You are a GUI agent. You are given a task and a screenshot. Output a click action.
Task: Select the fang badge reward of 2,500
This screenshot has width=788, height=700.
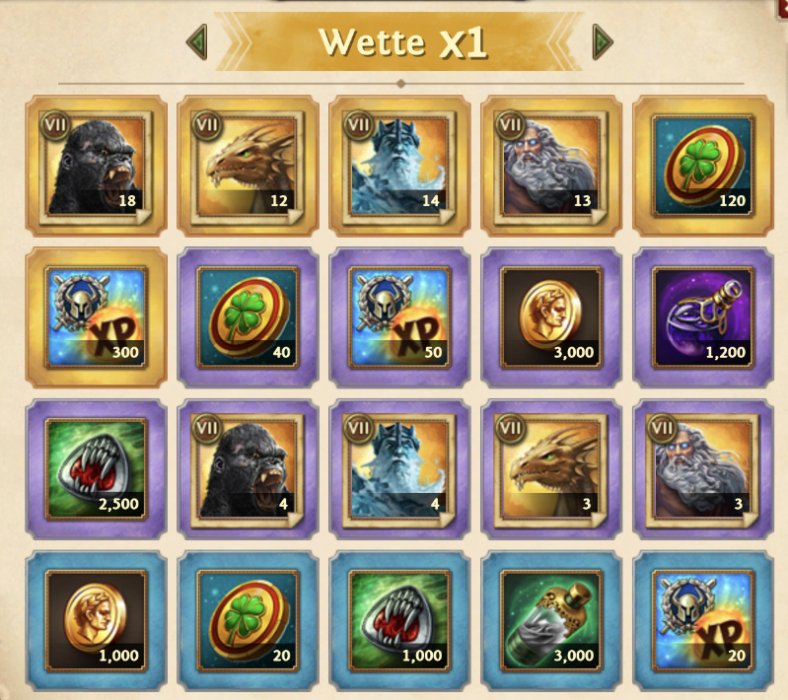tap(96, 469)
